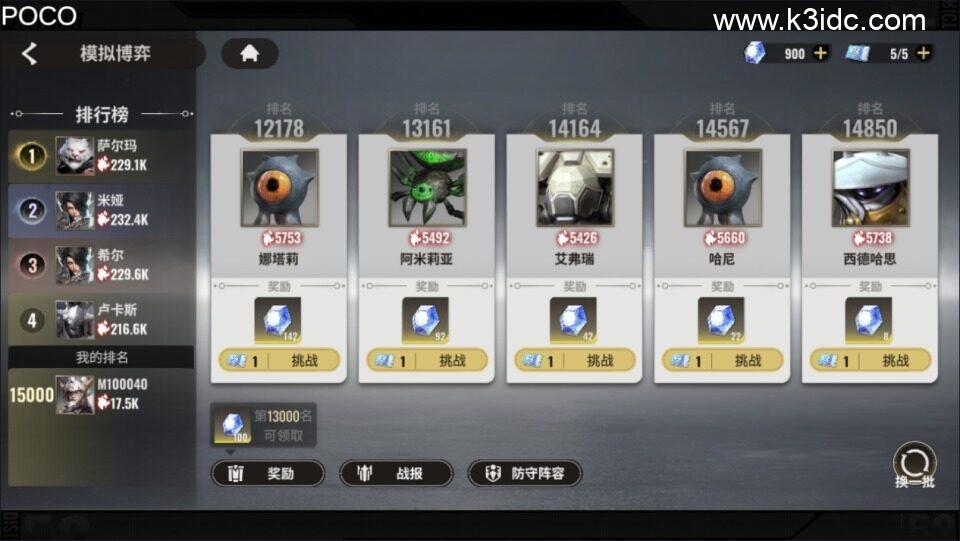Select rank 4 player 卢卡斯

click(x=100, y=320)
